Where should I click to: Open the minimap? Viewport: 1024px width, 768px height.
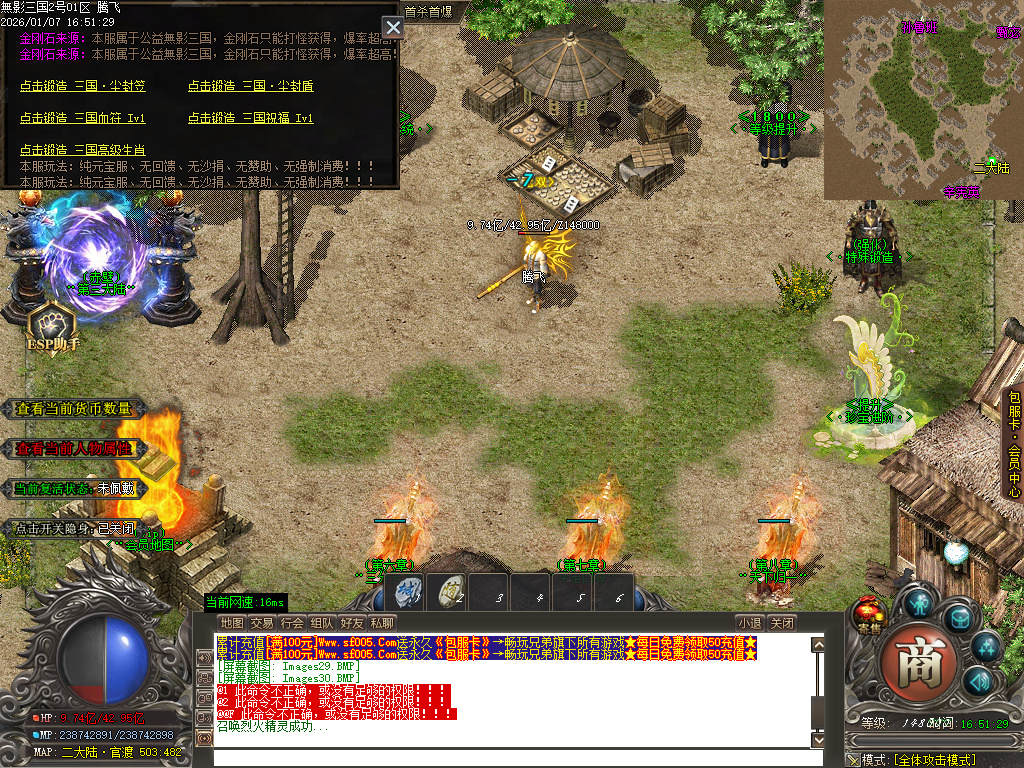pos(923,99)
